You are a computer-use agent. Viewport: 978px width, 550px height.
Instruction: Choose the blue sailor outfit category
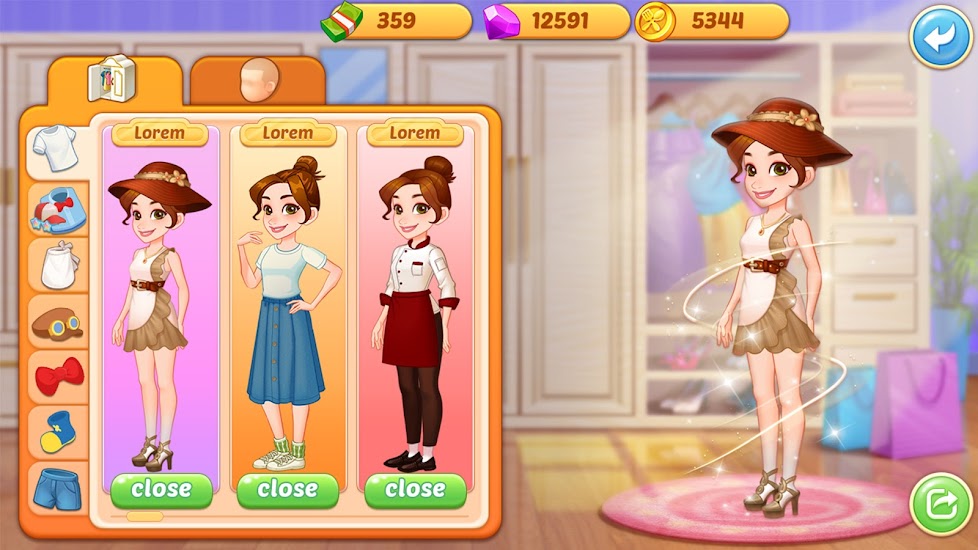(57, 210)
